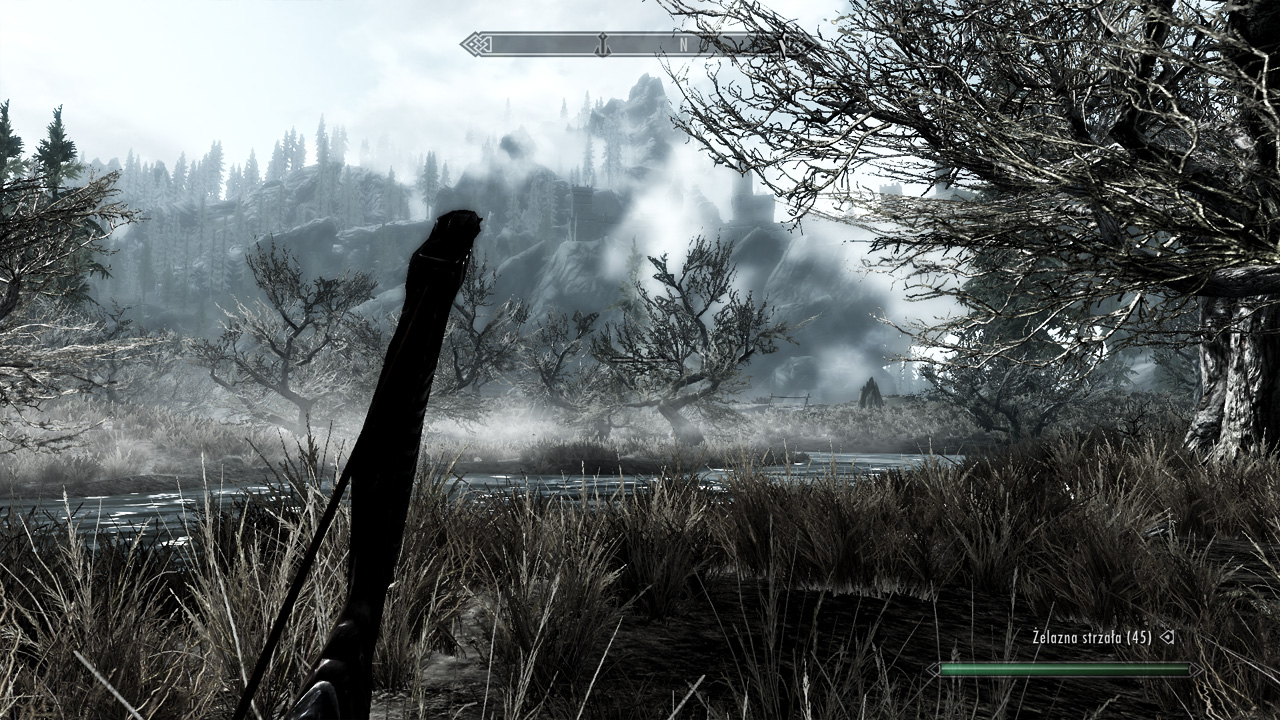This screenshot has height=720, width=1280.
Task: Select the location marker on the compass
Action: (x=602, y=44)
